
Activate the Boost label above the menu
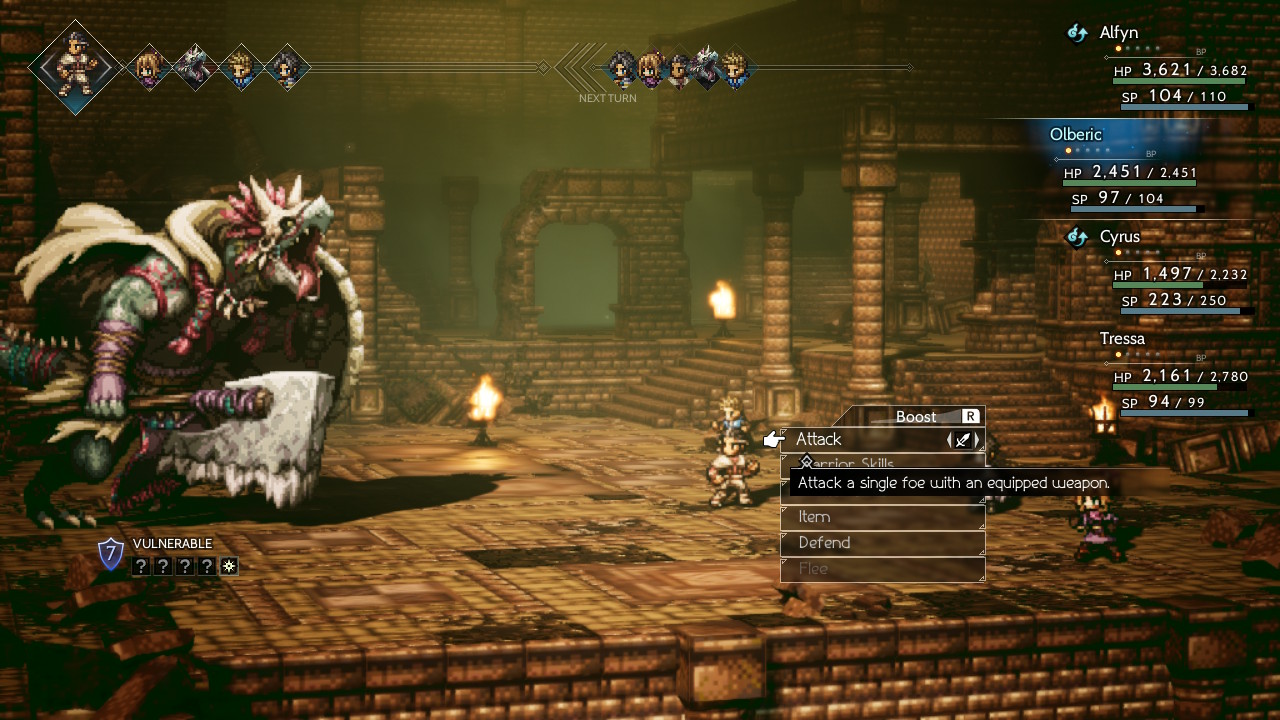916,416
